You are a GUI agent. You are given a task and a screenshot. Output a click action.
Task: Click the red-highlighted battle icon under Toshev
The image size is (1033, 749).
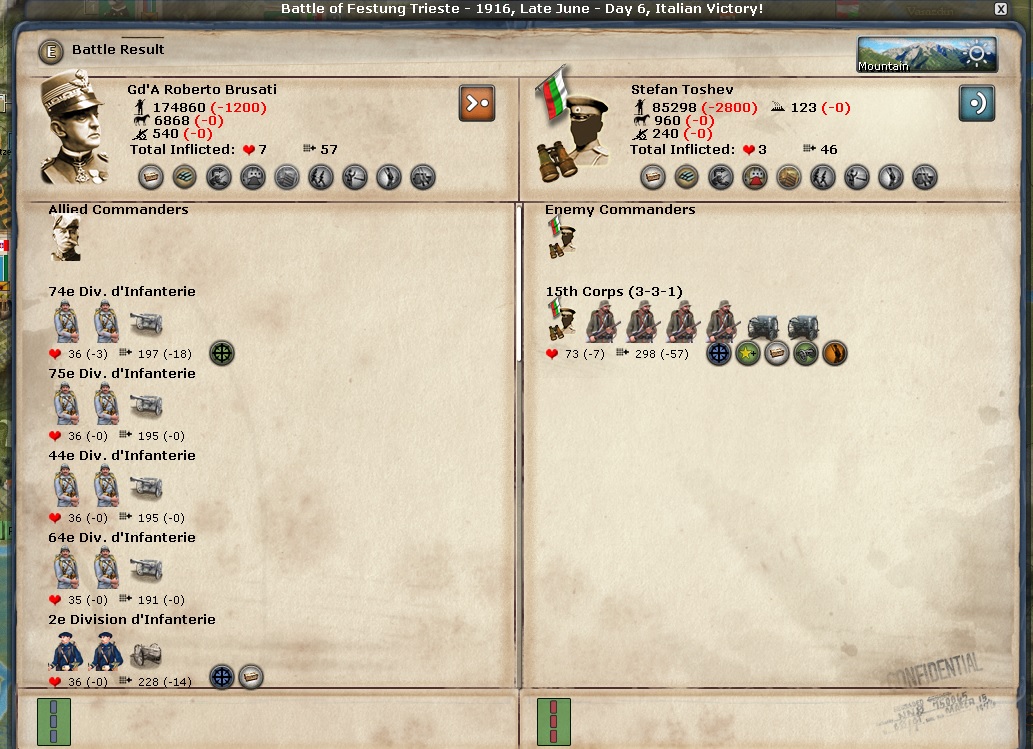pos(756,178)
